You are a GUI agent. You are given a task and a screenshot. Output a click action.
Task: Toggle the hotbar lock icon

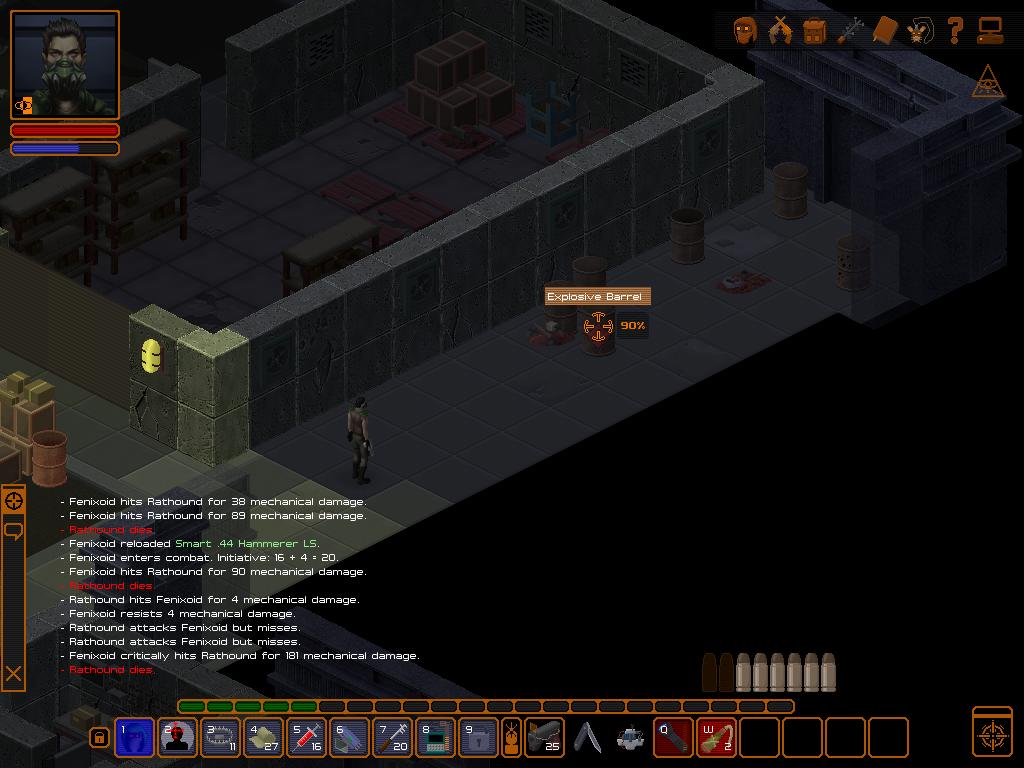pyautogui.click(x=99, y=738)
